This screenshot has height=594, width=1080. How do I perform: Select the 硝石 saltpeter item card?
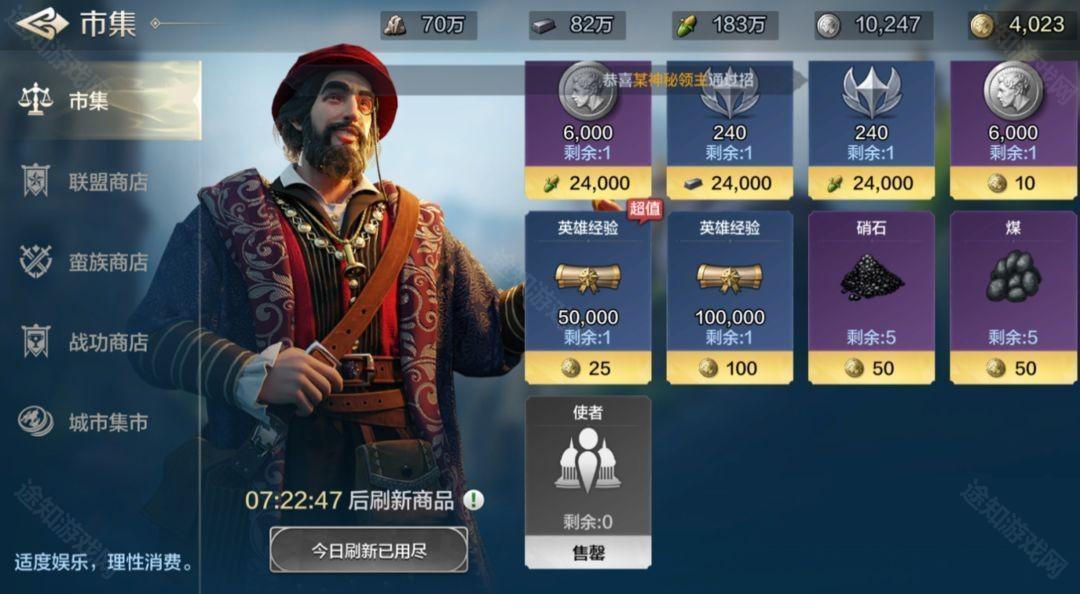(871, 297)
